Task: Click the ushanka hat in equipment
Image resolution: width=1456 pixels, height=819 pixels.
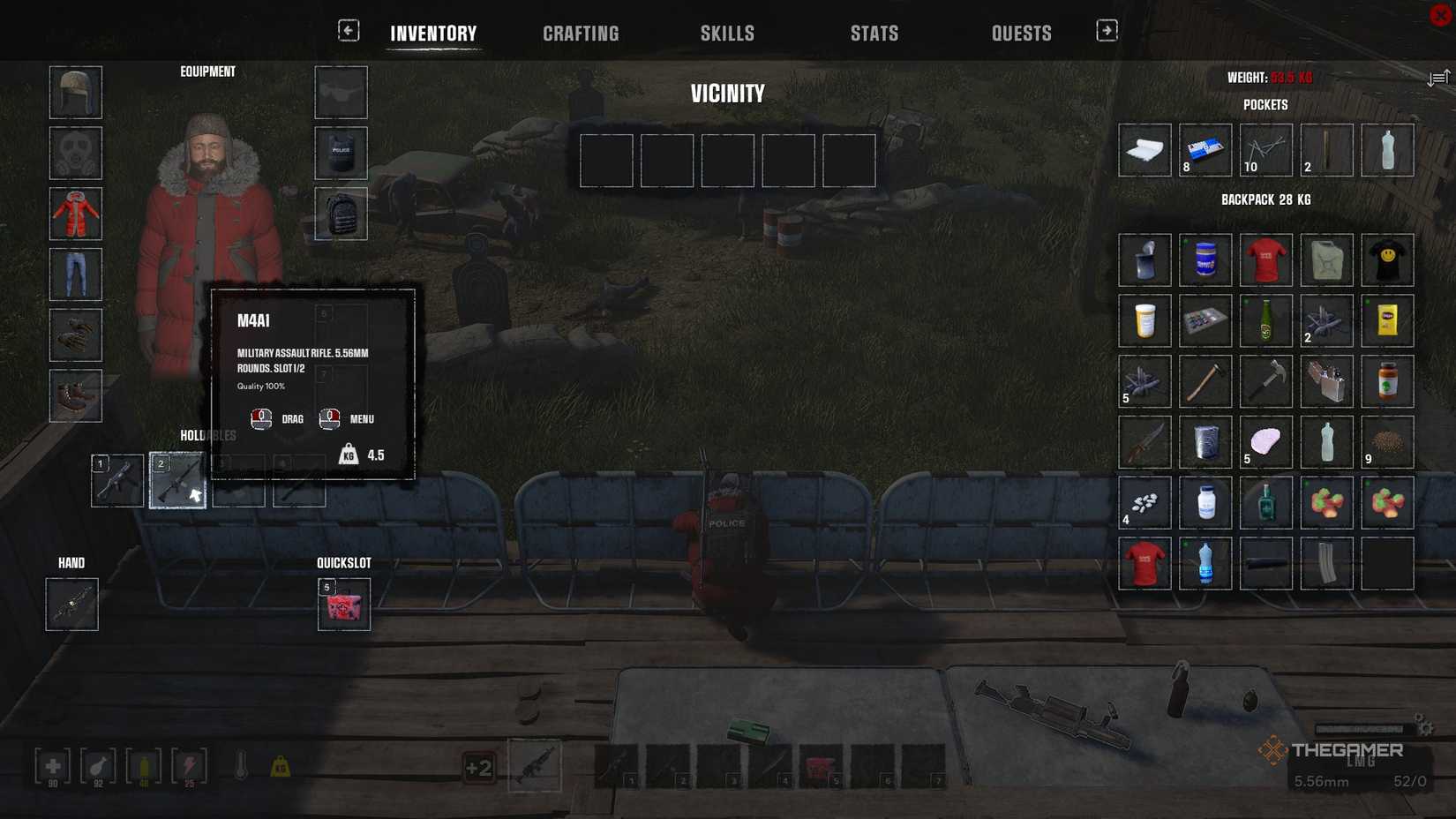Action: click(75, 92)
